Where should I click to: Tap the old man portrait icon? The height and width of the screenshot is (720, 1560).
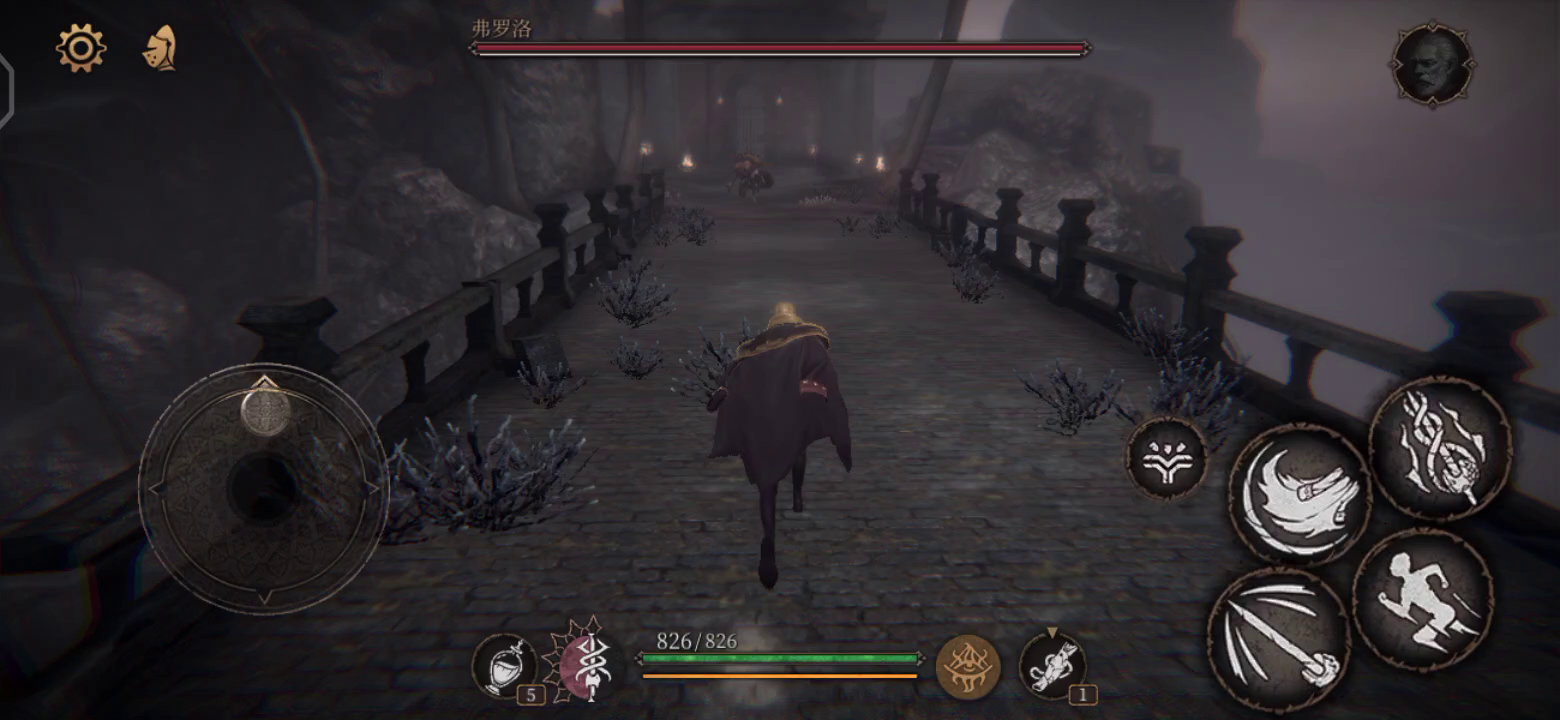(1431, 64)
